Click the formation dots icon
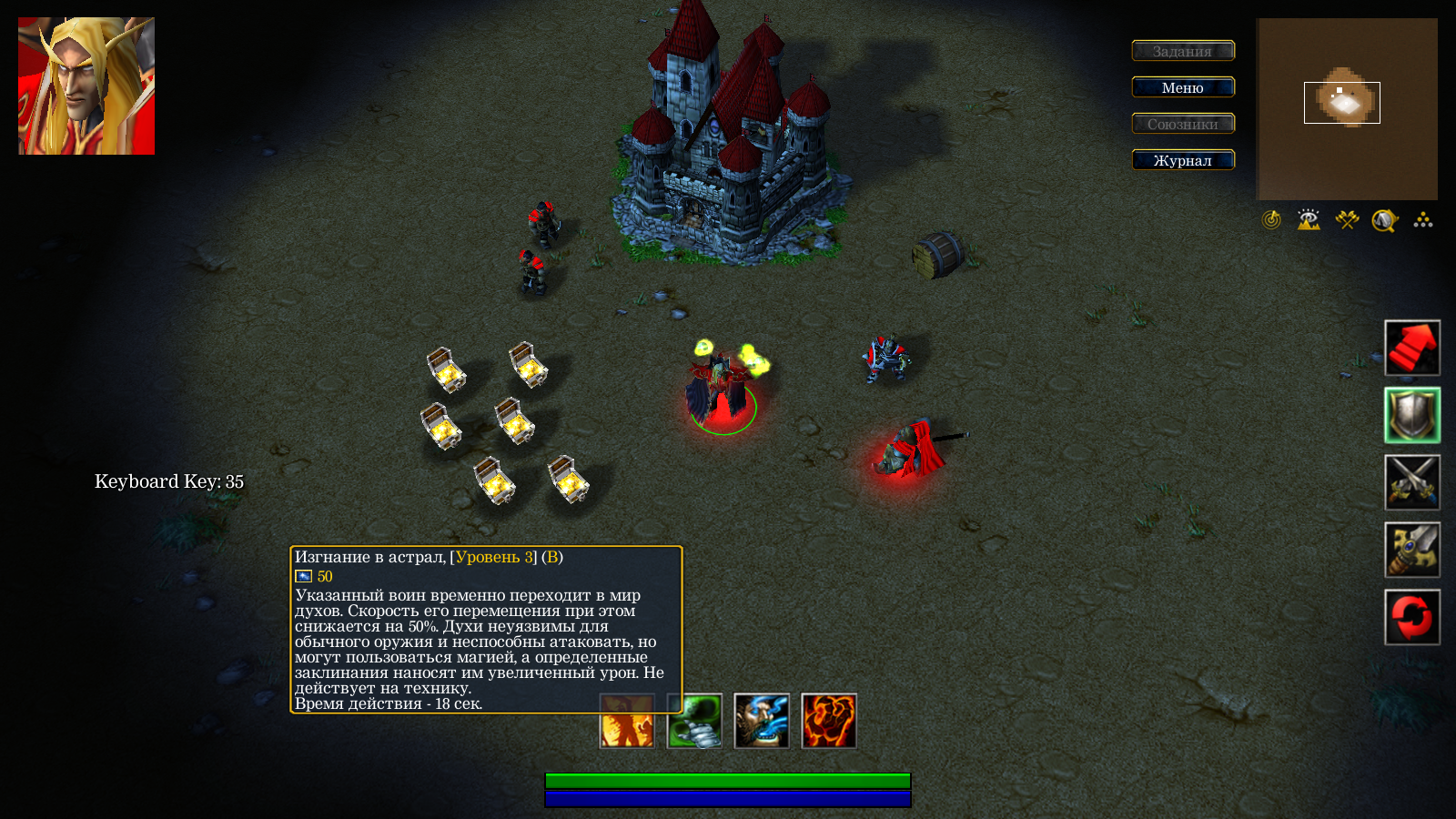 tap(1423, 220)
